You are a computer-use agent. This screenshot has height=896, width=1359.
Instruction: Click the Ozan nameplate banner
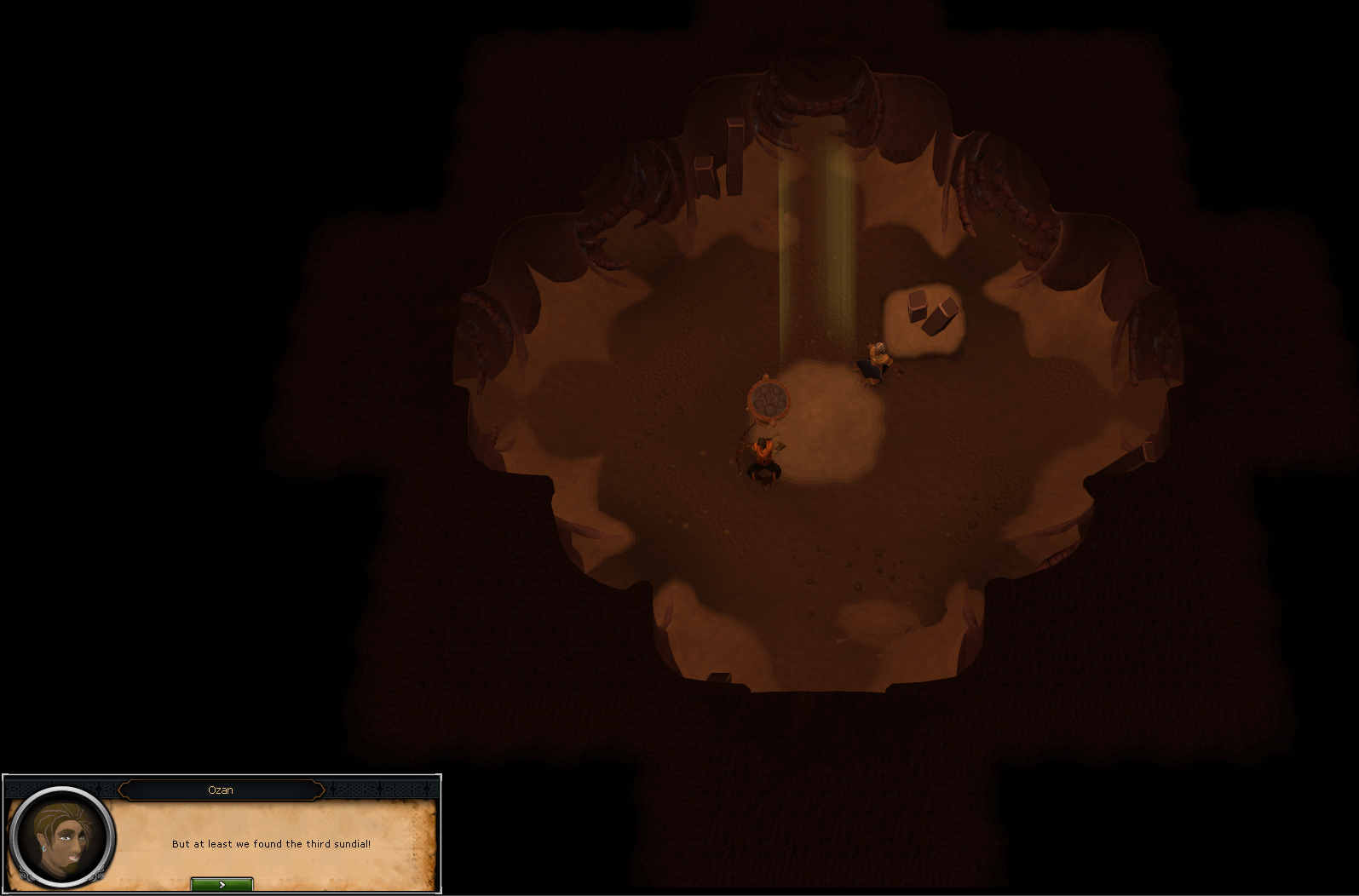coord(221,790)
